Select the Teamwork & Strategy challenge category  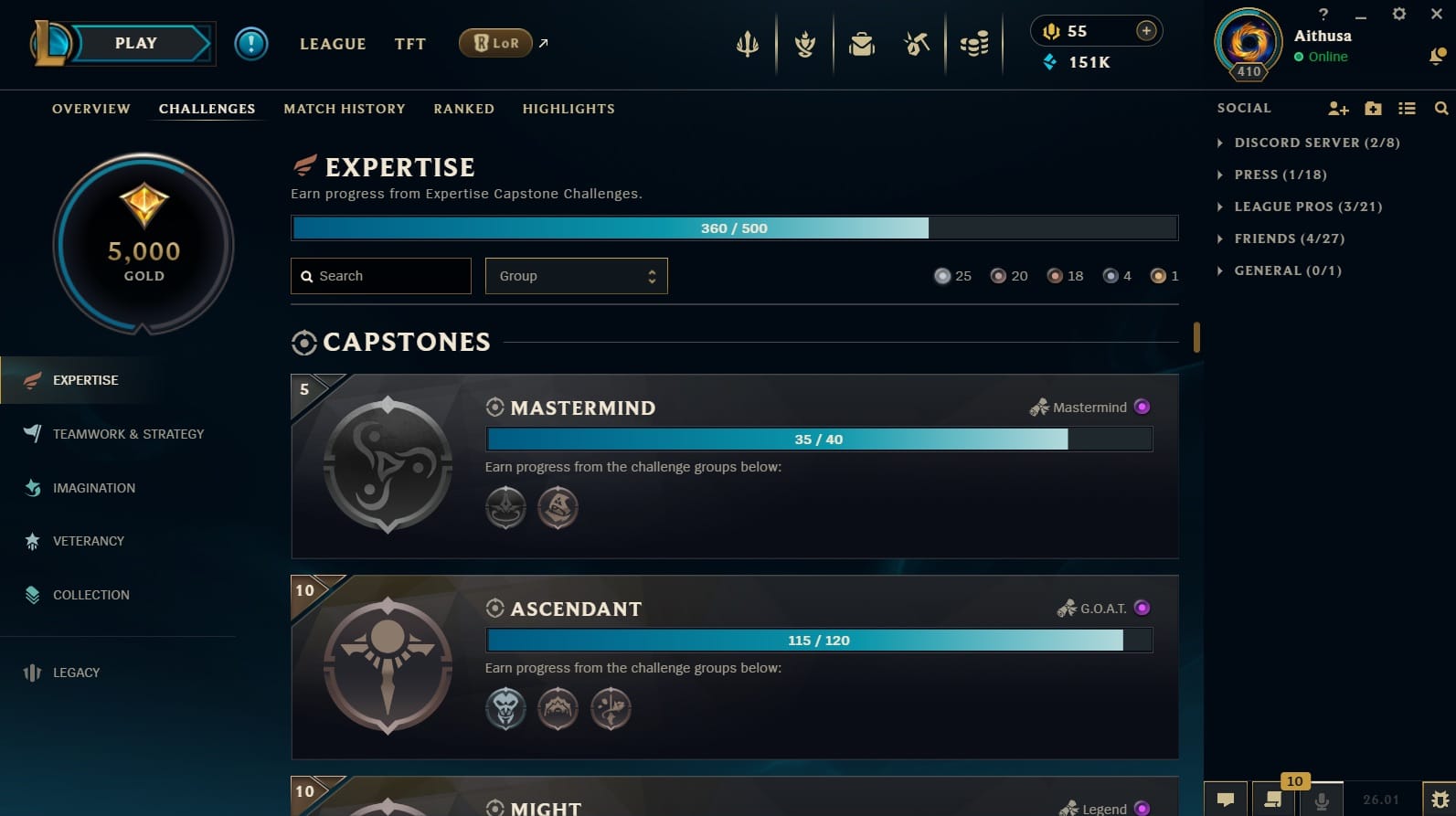coord(128,434)
